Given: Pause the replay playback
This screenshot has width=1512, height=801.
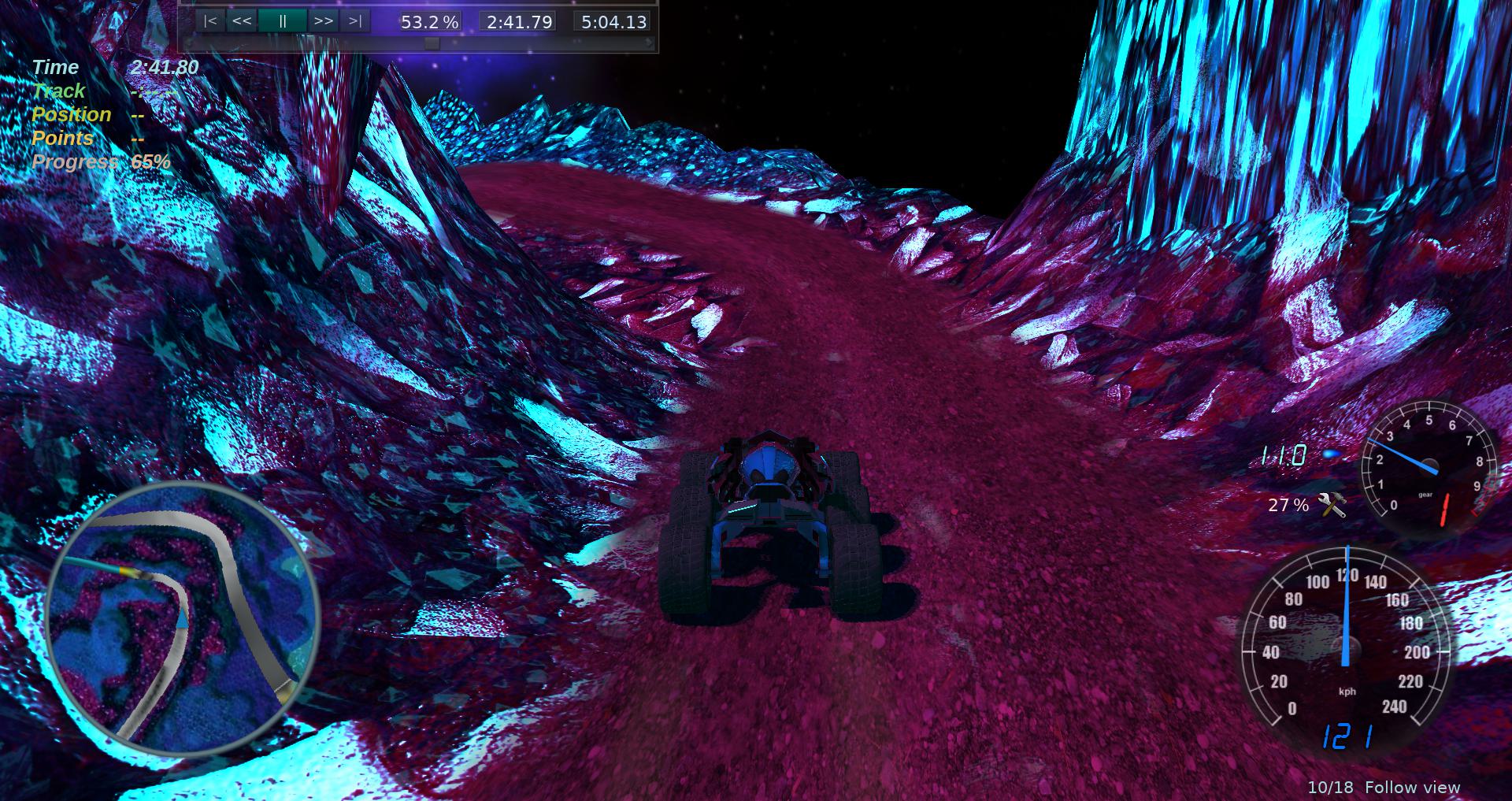Looking at the screenshot, I should click(x=282, y=21).
